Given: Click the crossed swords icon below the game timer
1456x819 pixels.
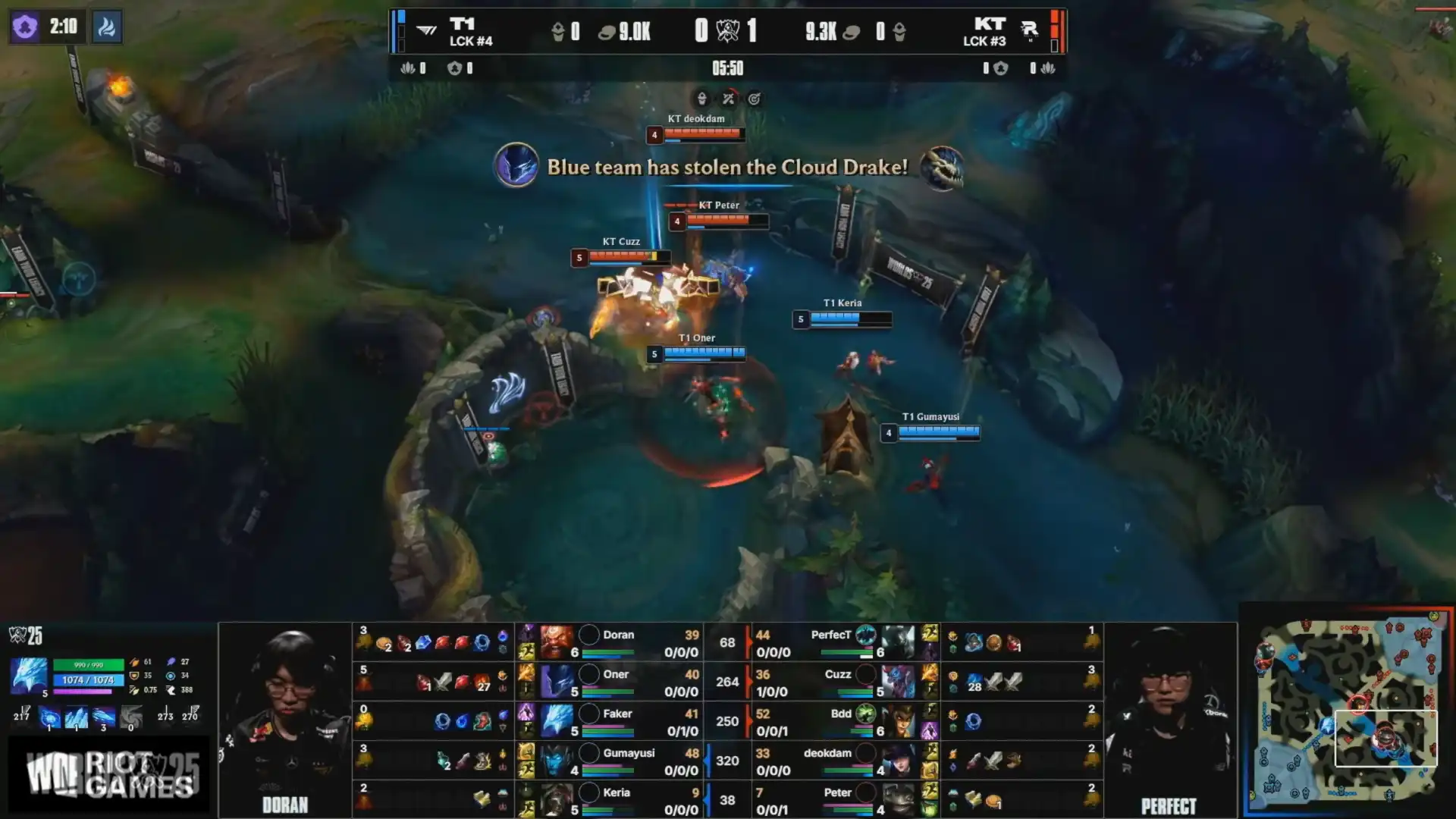Looking at the screenshot, I should (x=728, y=99).
